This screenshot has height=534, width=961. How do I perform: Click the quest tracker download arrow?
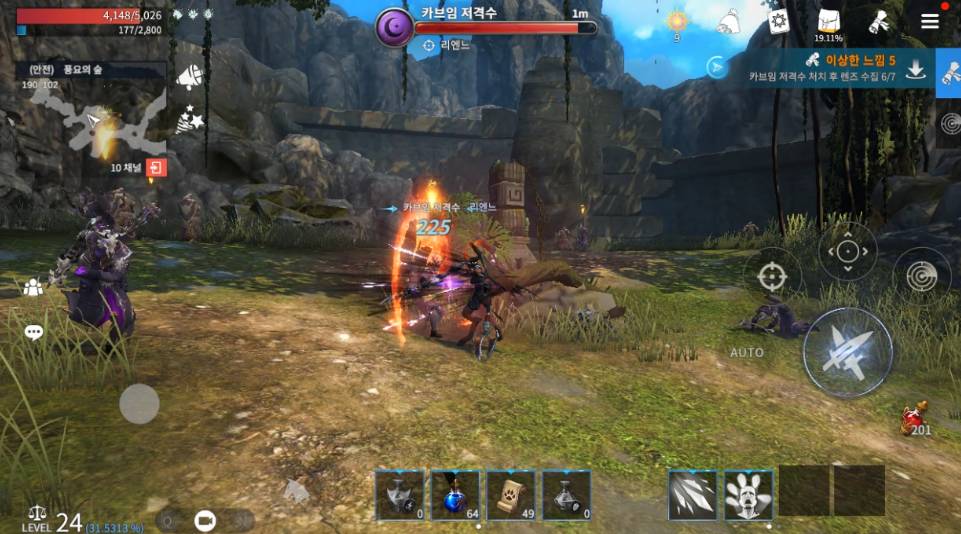tap(916, 69)
